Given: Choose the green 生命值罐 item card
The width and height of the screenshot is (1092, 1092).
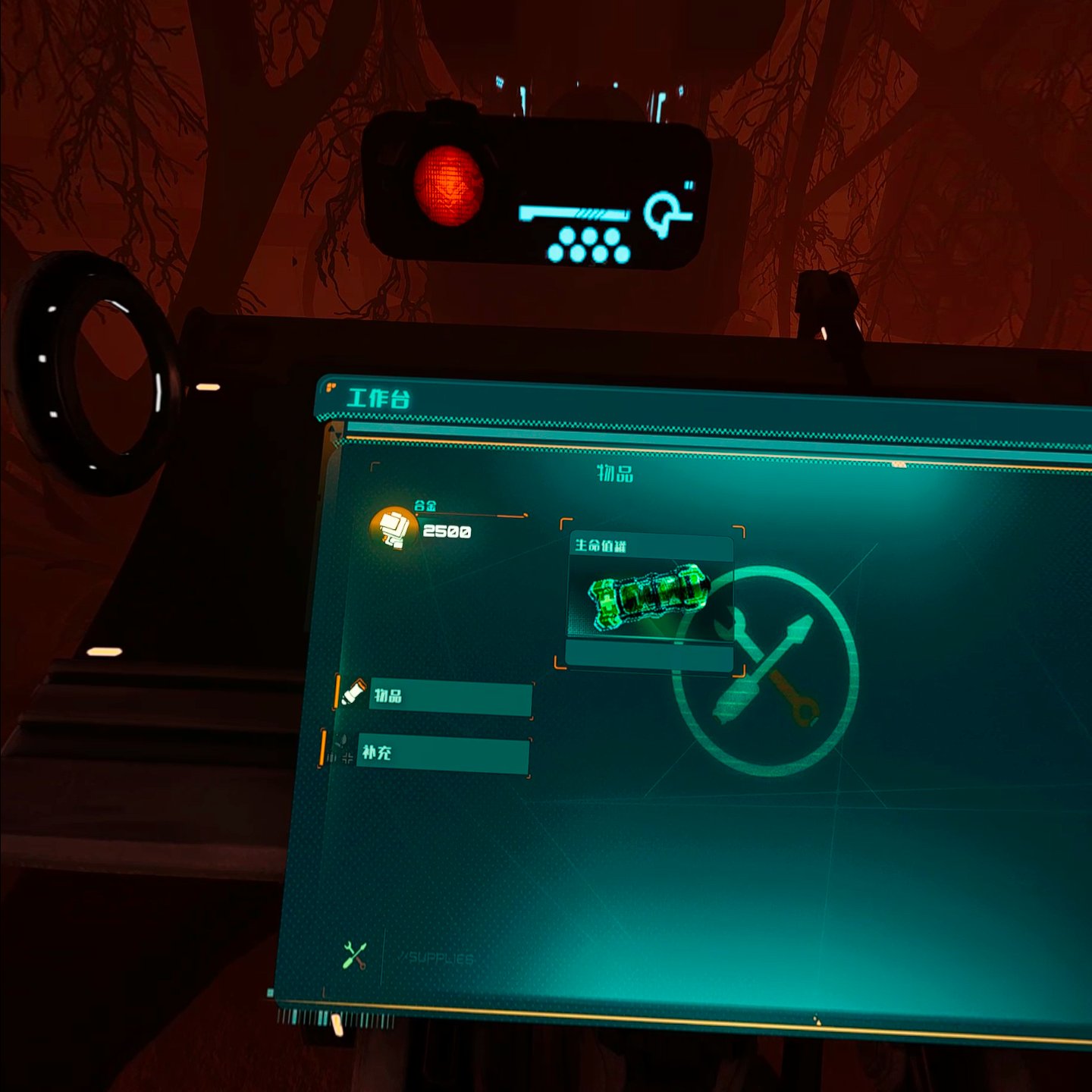Looking at the screenshot, I should pyautogui.click(x=649, y=600).
